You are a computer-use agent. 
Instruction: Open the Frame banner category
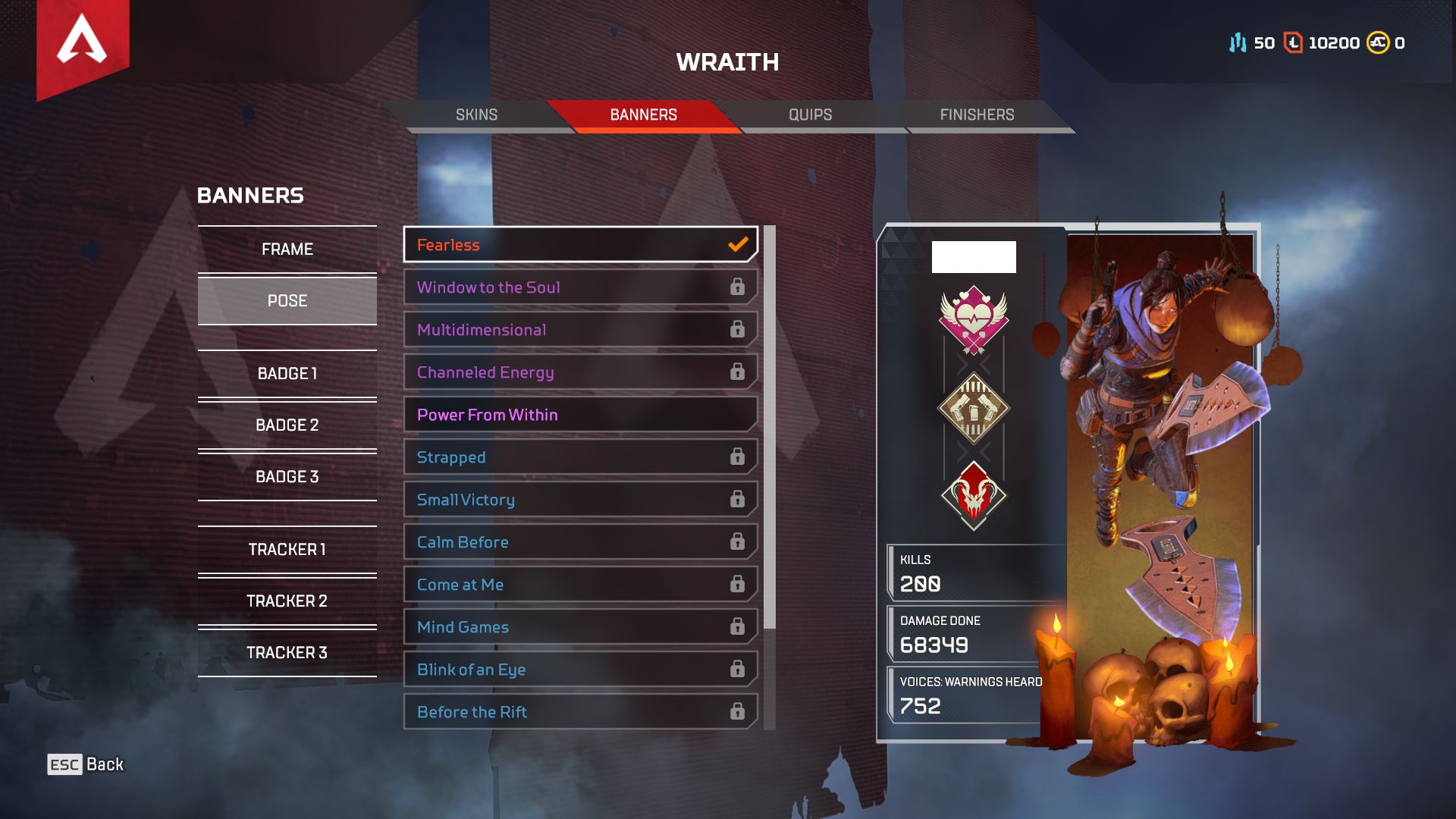(287, 249)
